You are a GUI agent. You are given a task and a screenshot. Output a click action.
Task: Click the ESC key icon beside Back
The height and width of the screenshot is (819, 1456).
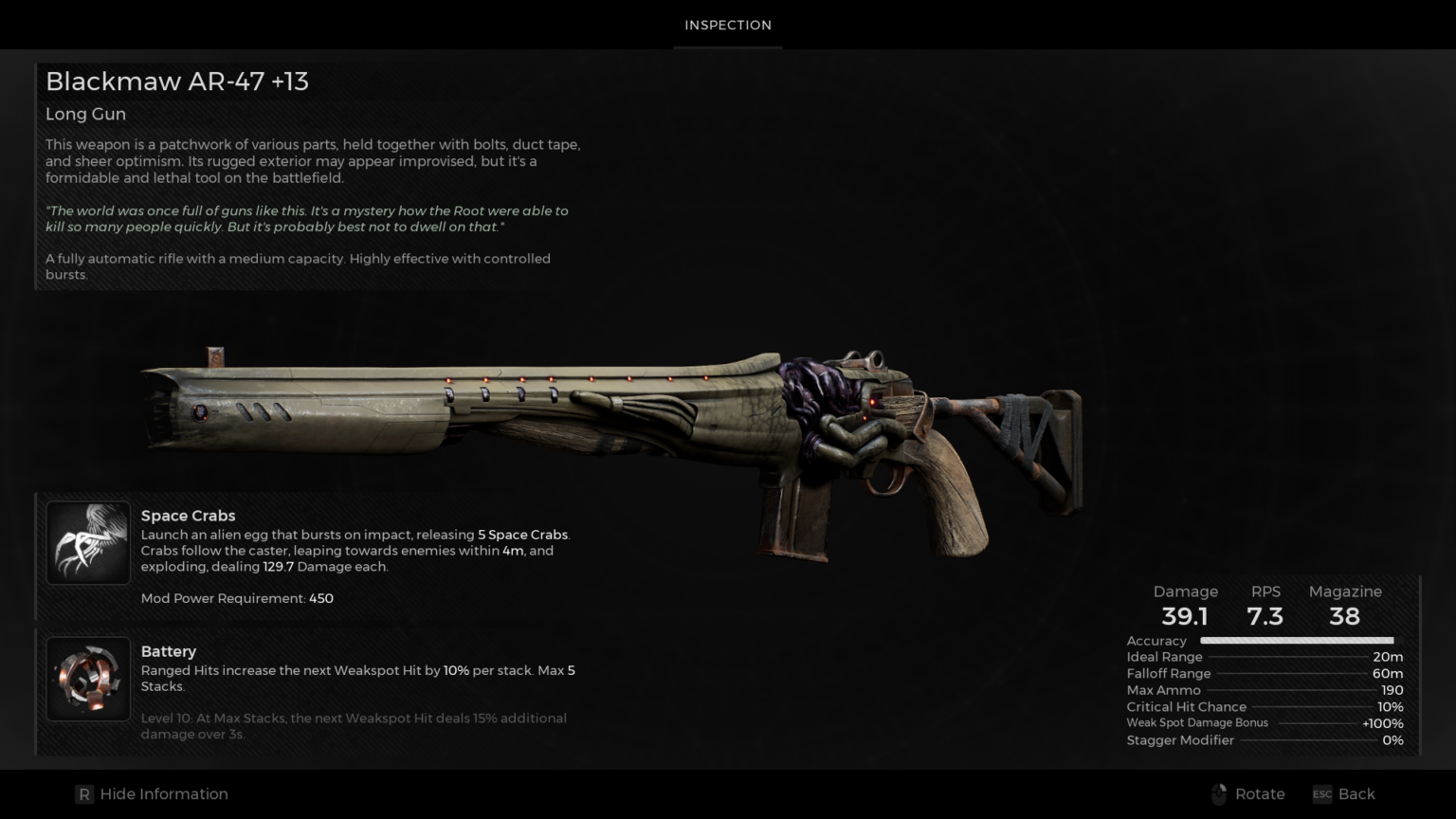click(1321, 794)
